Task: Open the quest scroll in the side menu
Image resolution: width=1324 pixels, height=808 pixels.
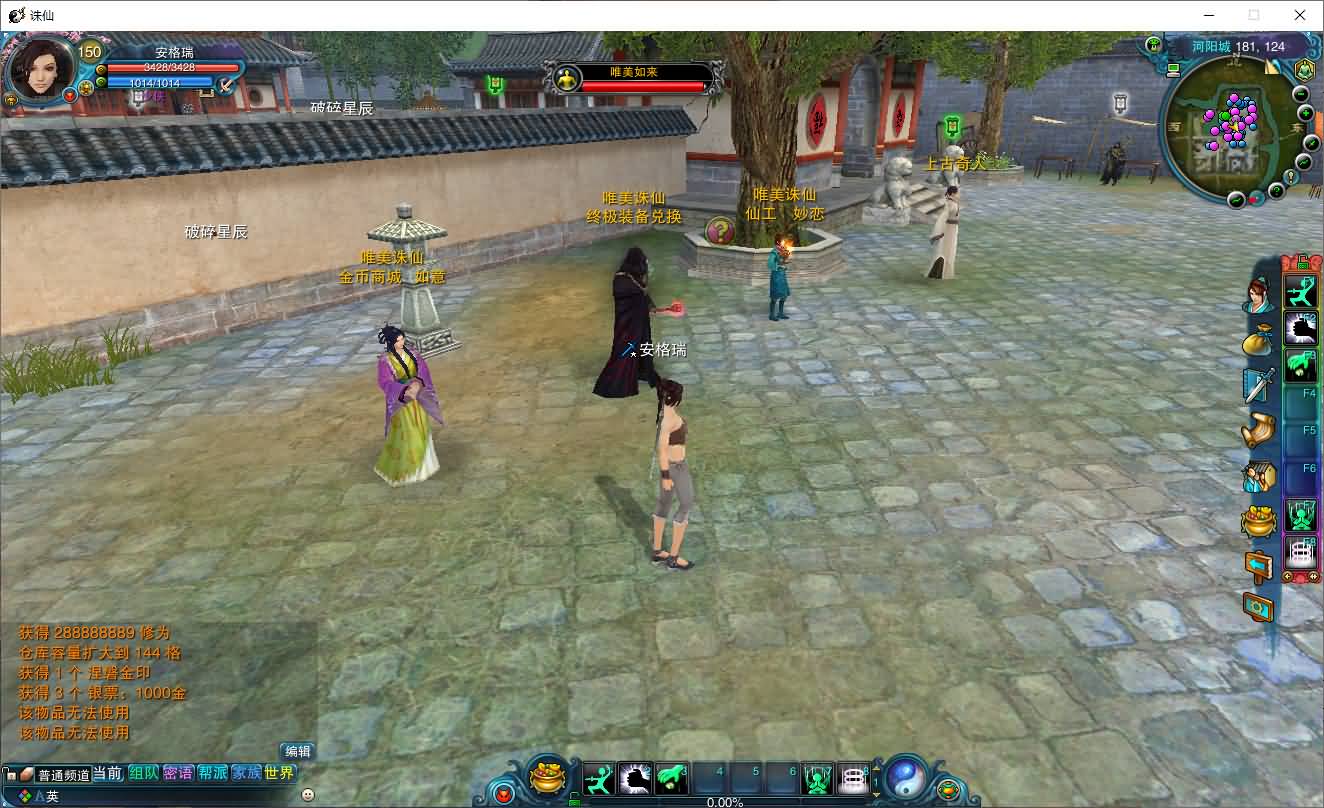Action: tap(1258, 430)
